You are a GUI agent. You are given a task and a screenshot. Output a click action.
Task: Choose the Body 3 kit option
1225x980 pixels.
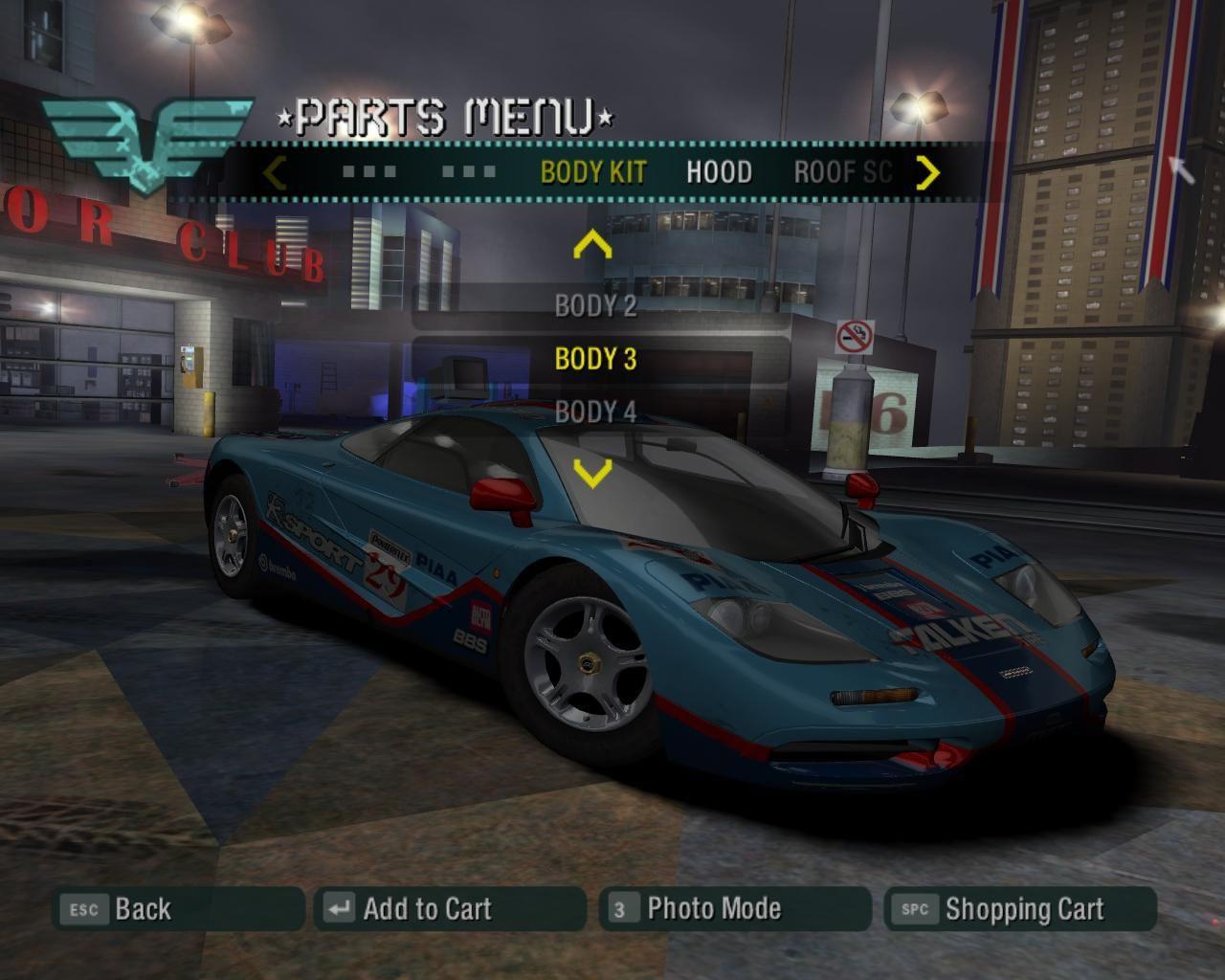click(595, 359)
